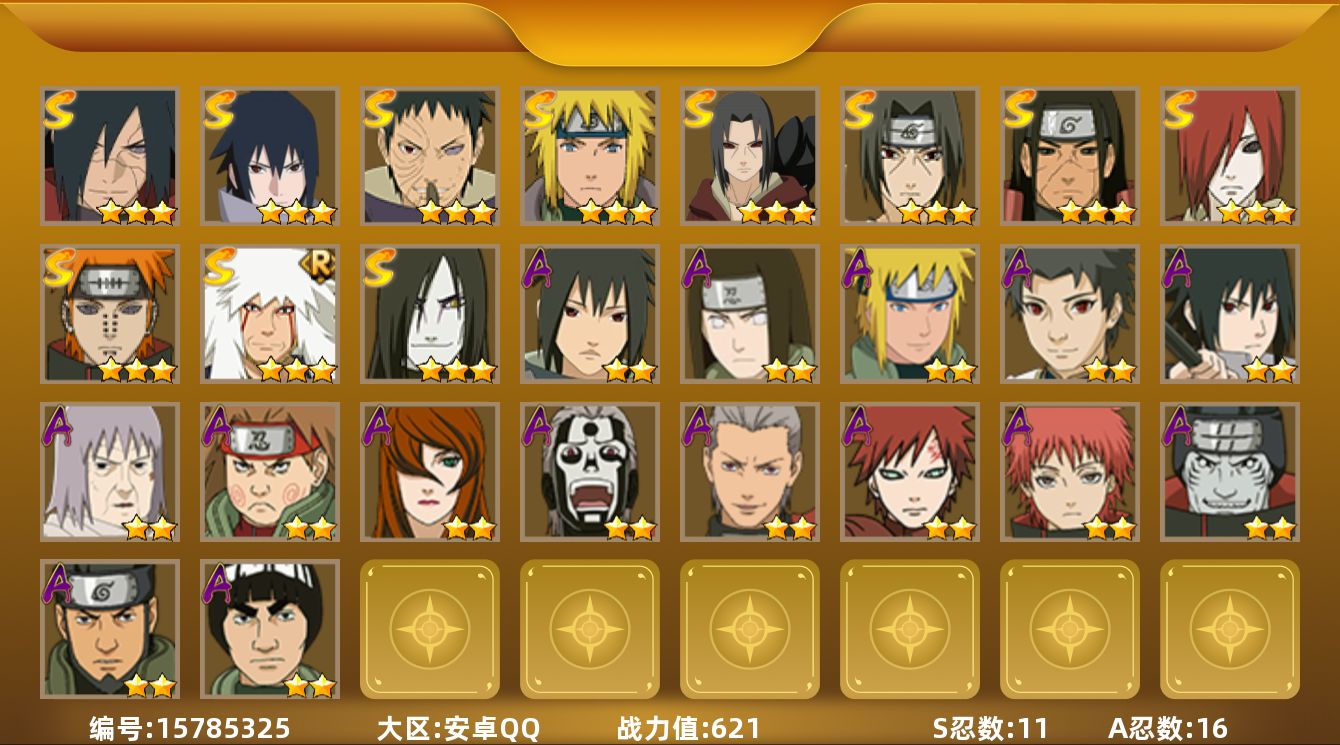Select the S-rank Madara portrait

click(x=110, y=155)
